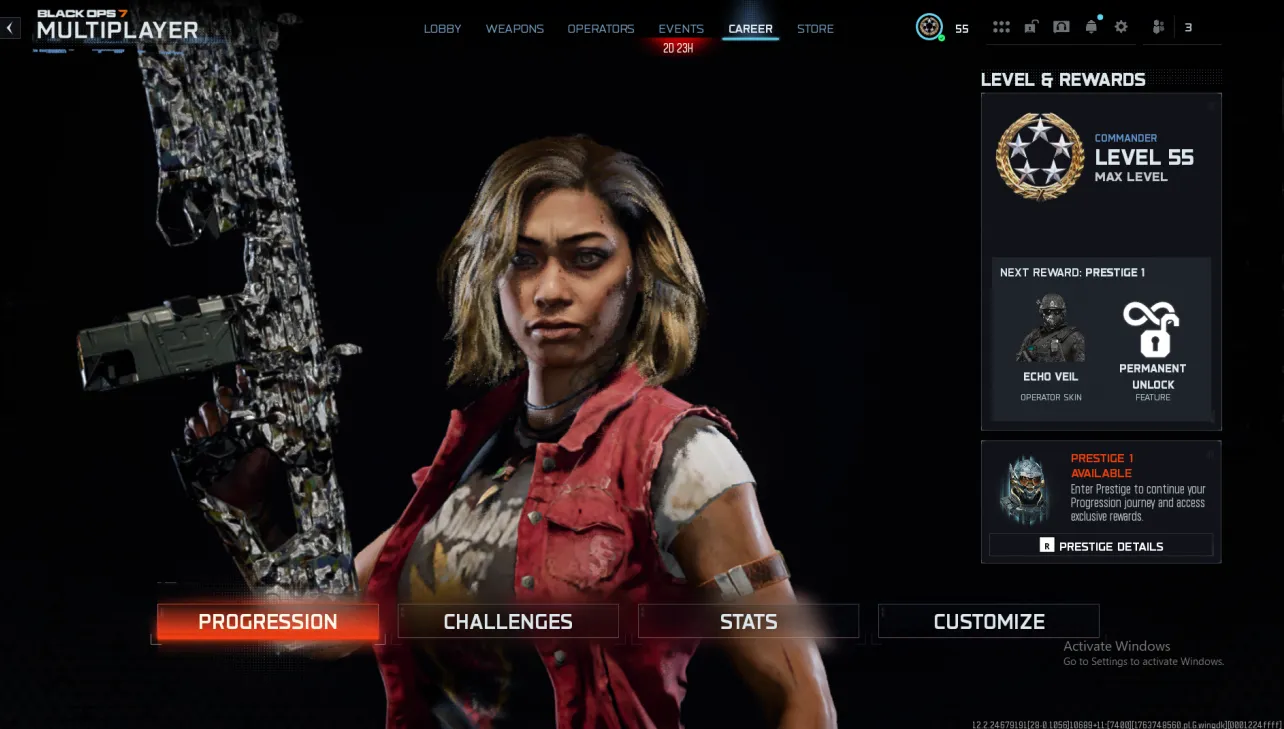This screenshot has width=1284, height=729.
Task: Click the Commander Level 55 rank emblem
Action: coord(1039,157)
